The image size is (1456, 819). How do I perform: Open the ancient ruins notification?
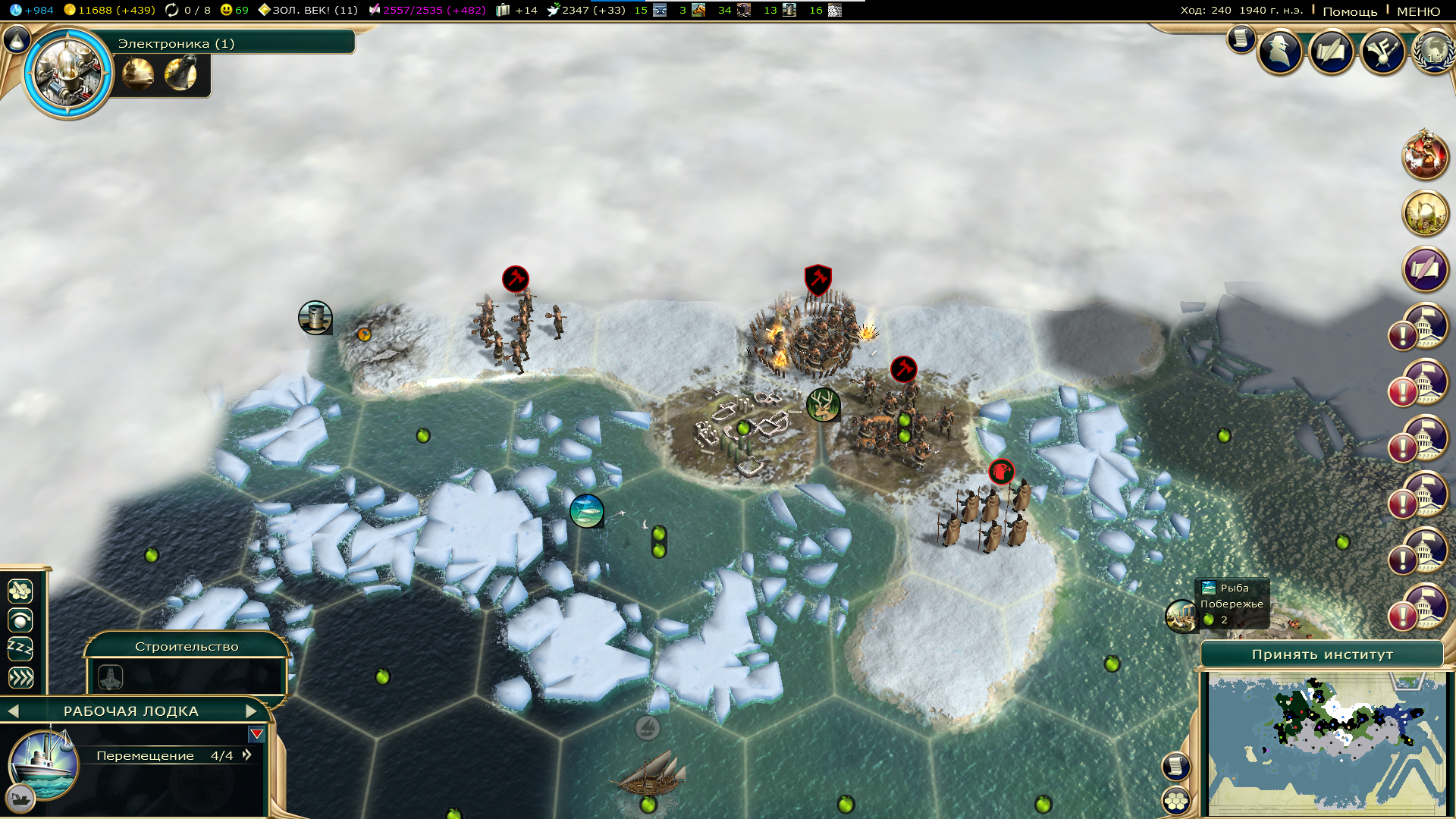point(1425,213)
